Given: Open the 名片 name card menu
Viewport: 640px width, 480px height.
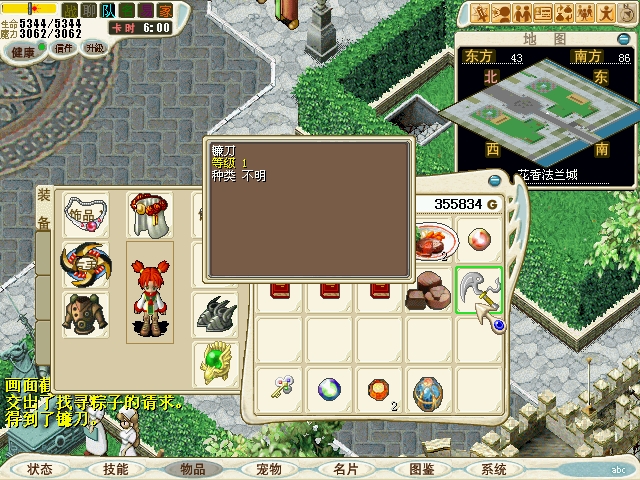Looking at the screenshot, I should coord(345,468).
